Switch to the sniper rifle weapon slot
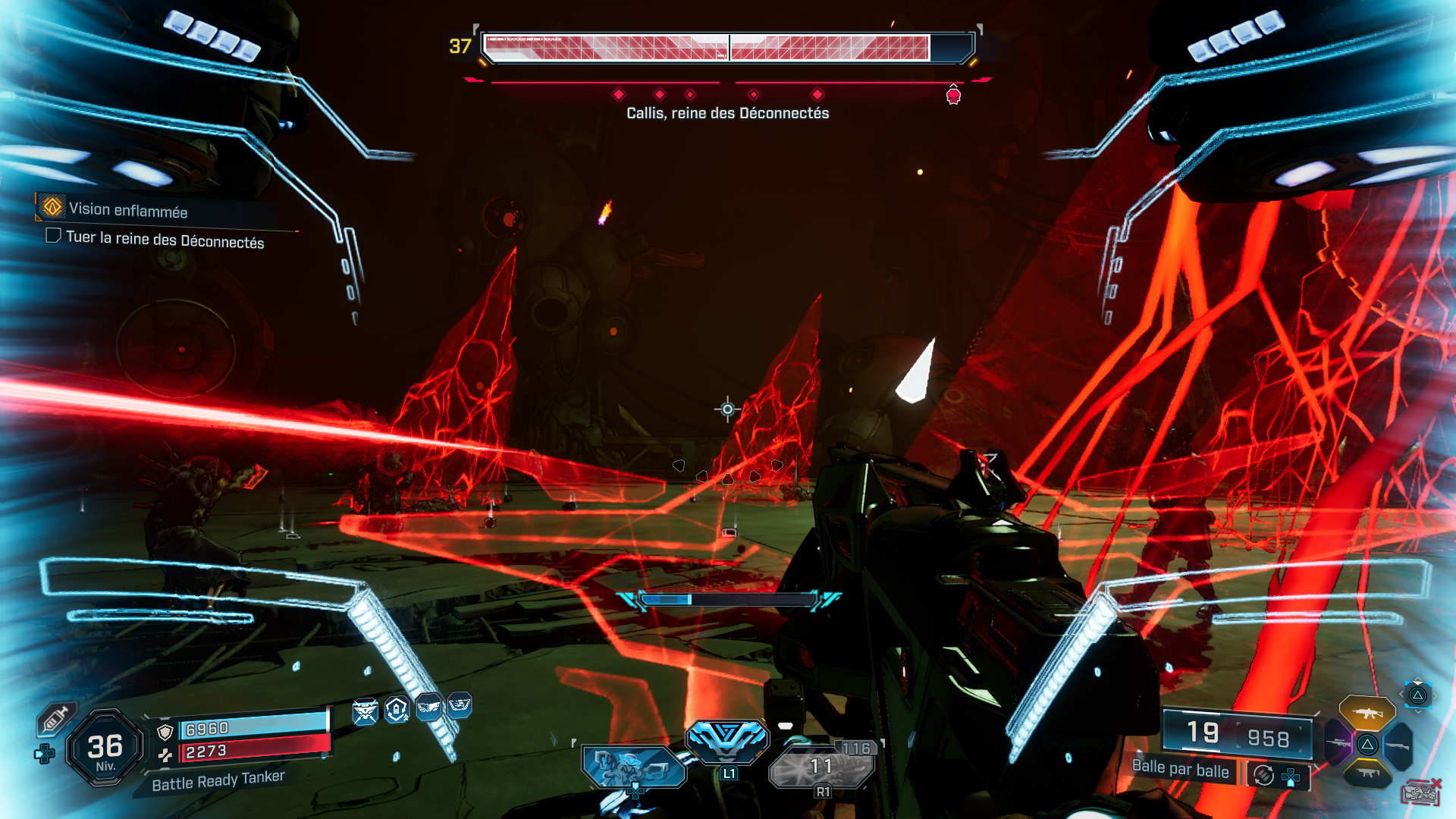The image size is (1456, 819). point(1338,743)
